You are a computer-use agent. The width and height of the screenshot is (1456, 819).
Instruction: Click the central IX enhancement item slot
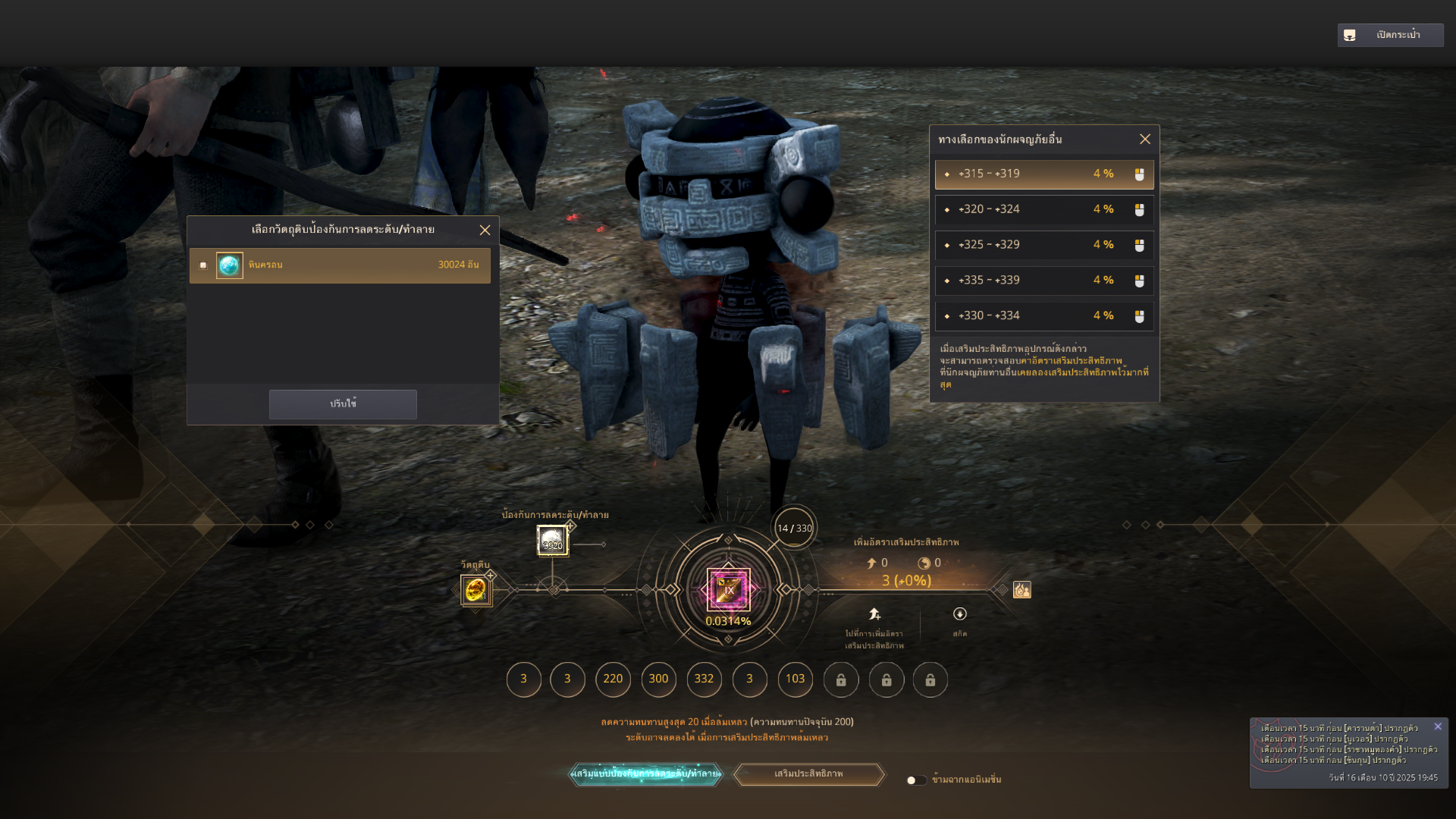pyautogui.click(x=728, y=589)
